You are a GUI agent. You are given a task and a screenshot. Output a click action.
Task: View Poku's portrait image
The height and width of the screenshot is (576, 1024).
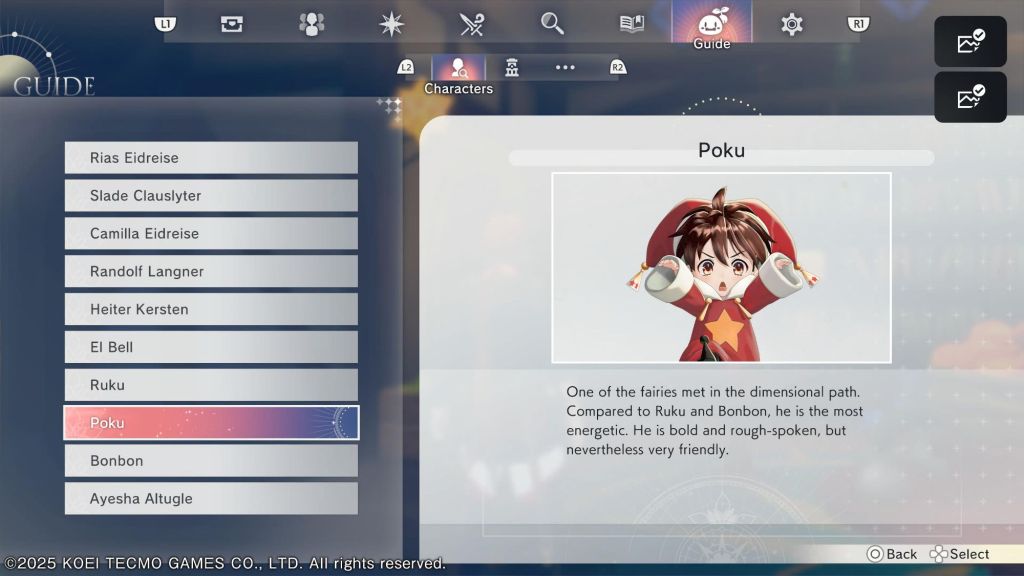[721, 267]
